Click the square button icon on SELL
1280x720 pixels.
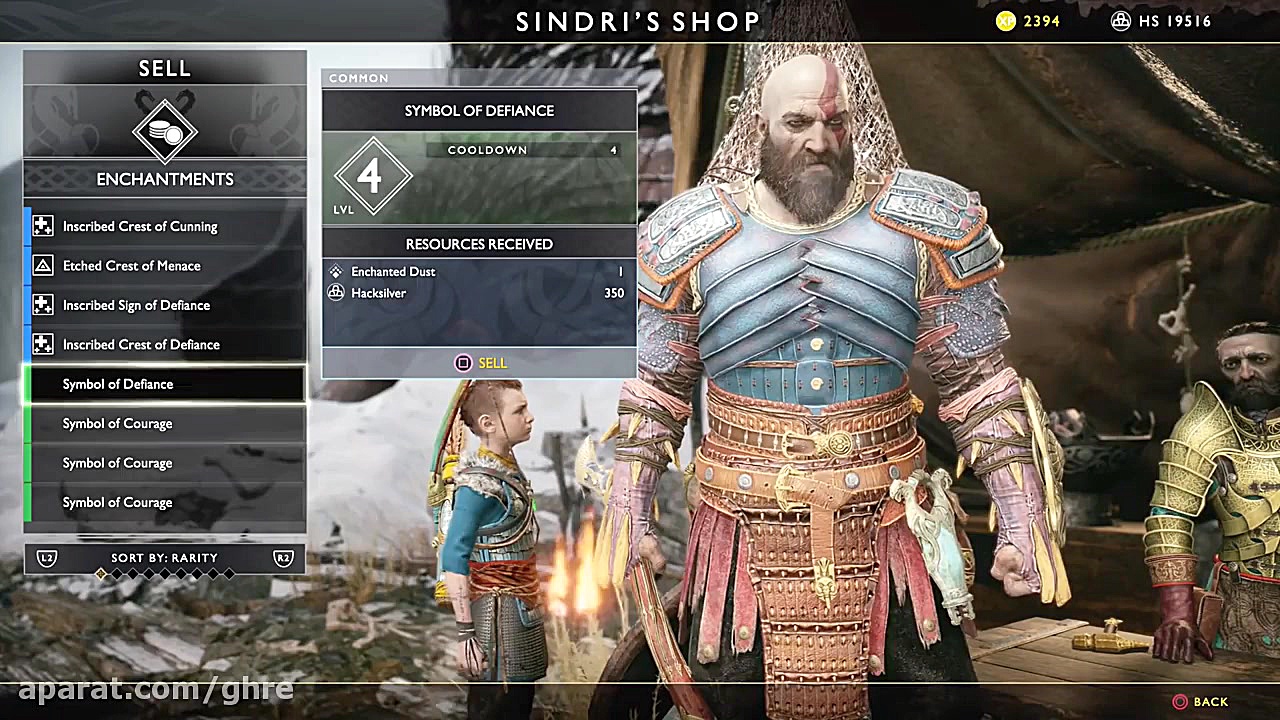click(x=462, y=363)
